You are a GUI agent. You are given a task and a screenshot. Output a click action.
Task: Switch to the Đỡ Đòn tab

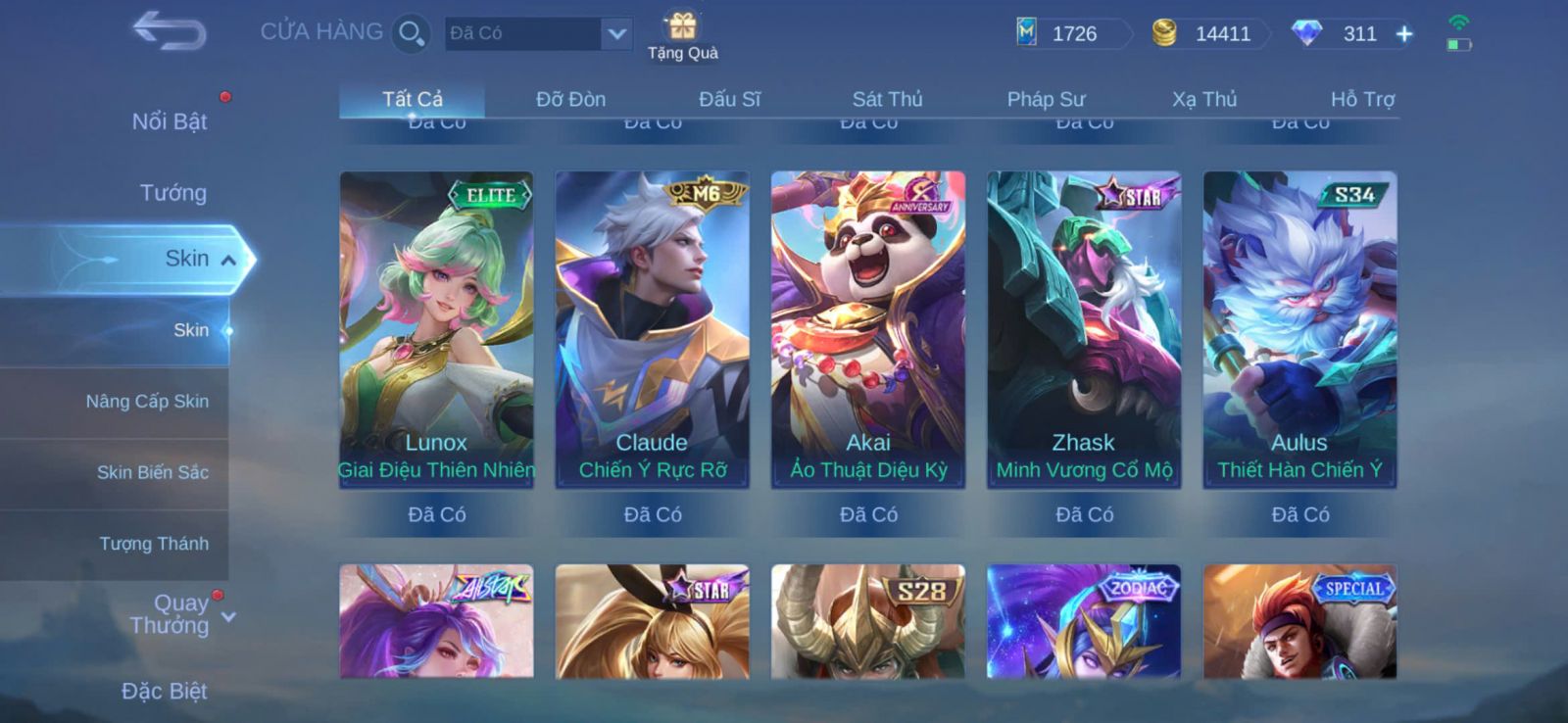pyautogui.click(x=570, y=99)
